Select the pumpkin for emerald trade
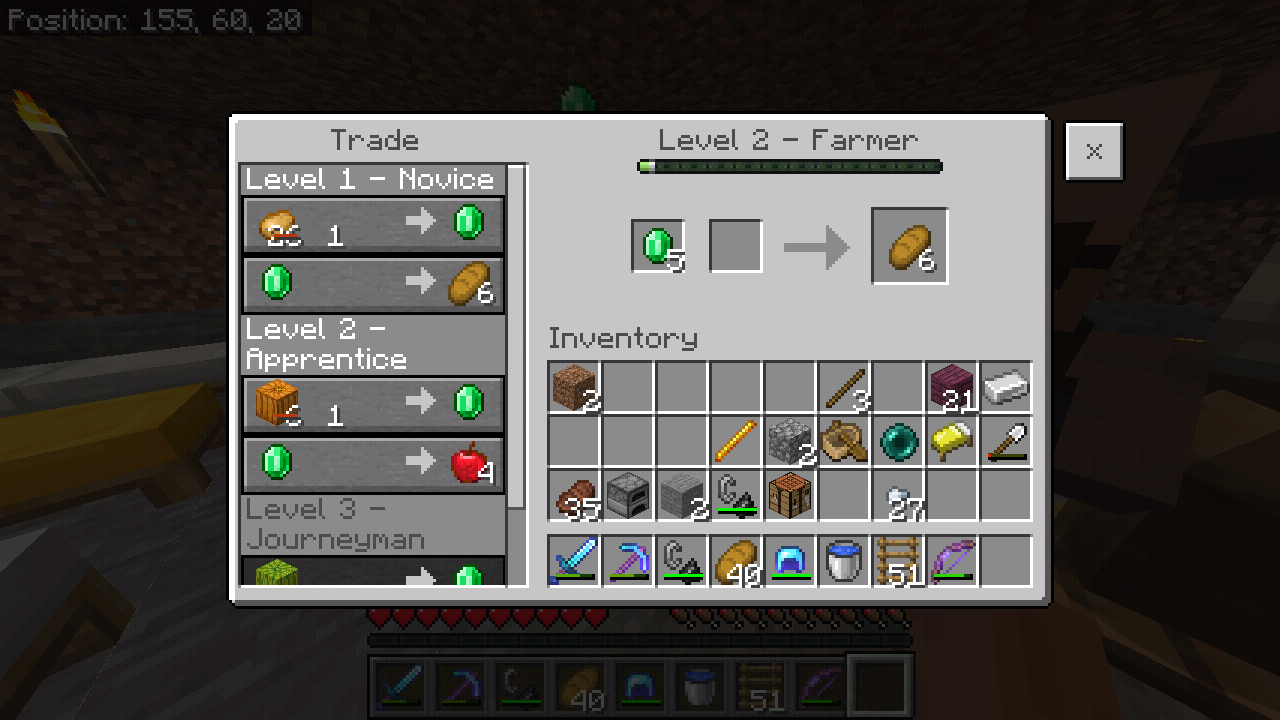 point(373,403)
